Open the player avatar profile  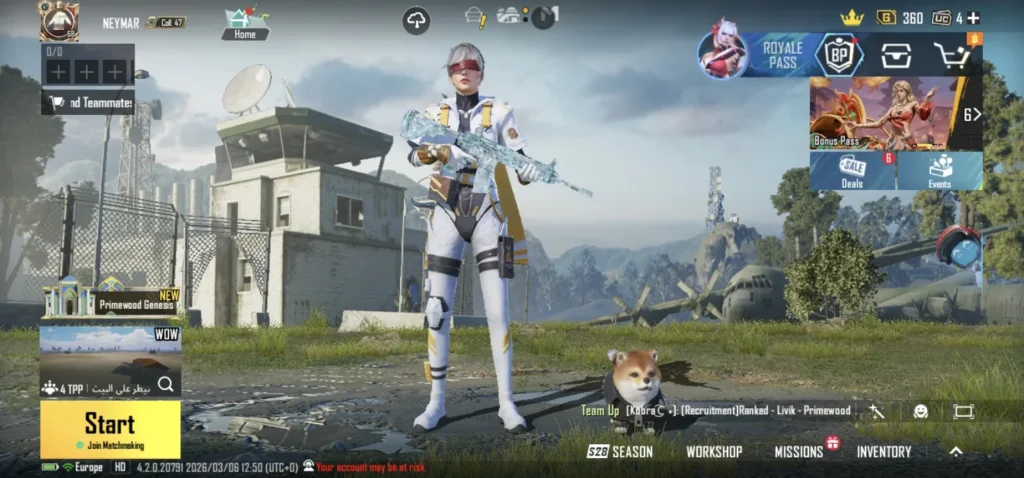[59, 20]
